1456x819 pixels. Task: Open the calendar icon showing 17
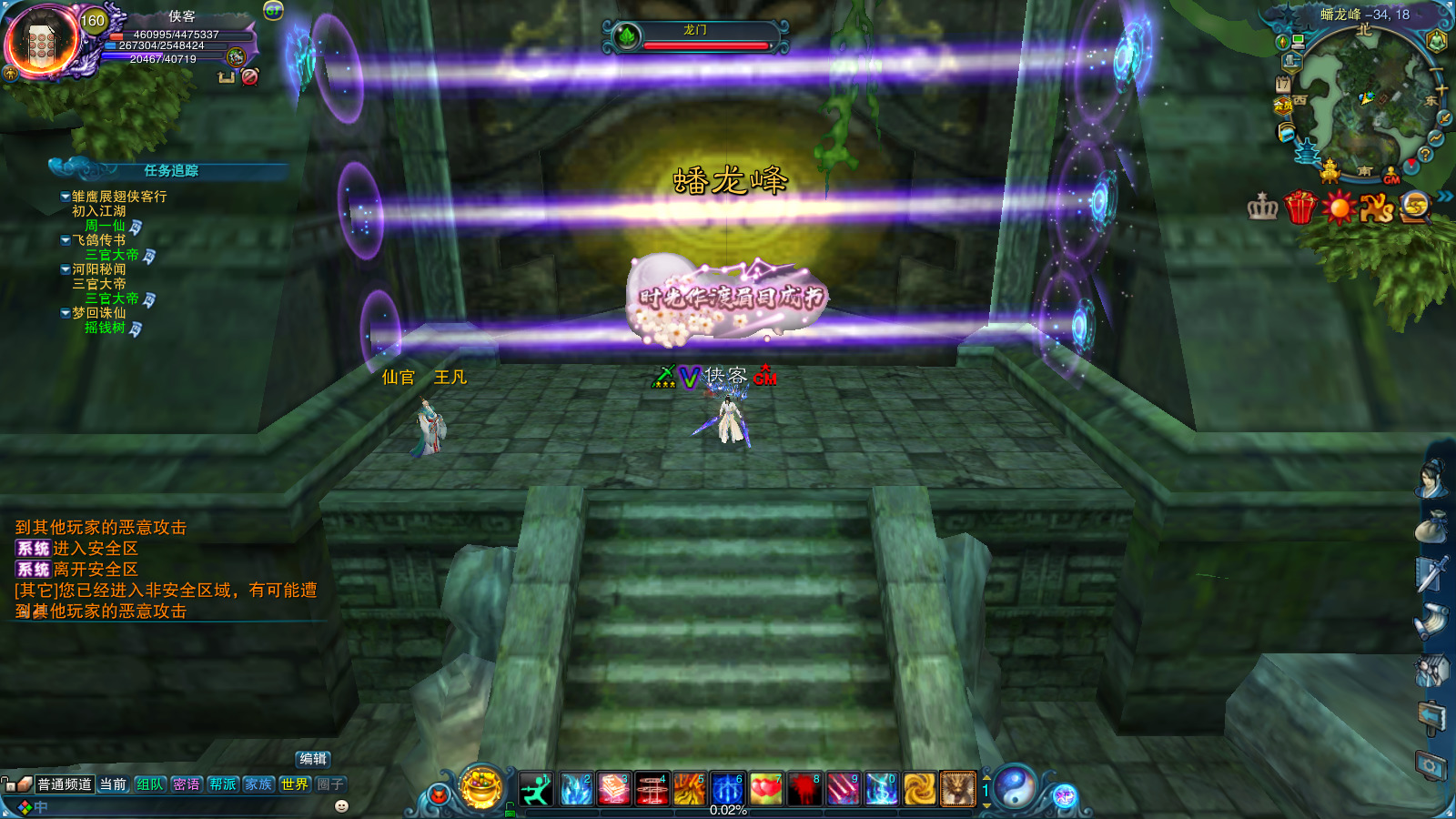(x=1283, y=84)
